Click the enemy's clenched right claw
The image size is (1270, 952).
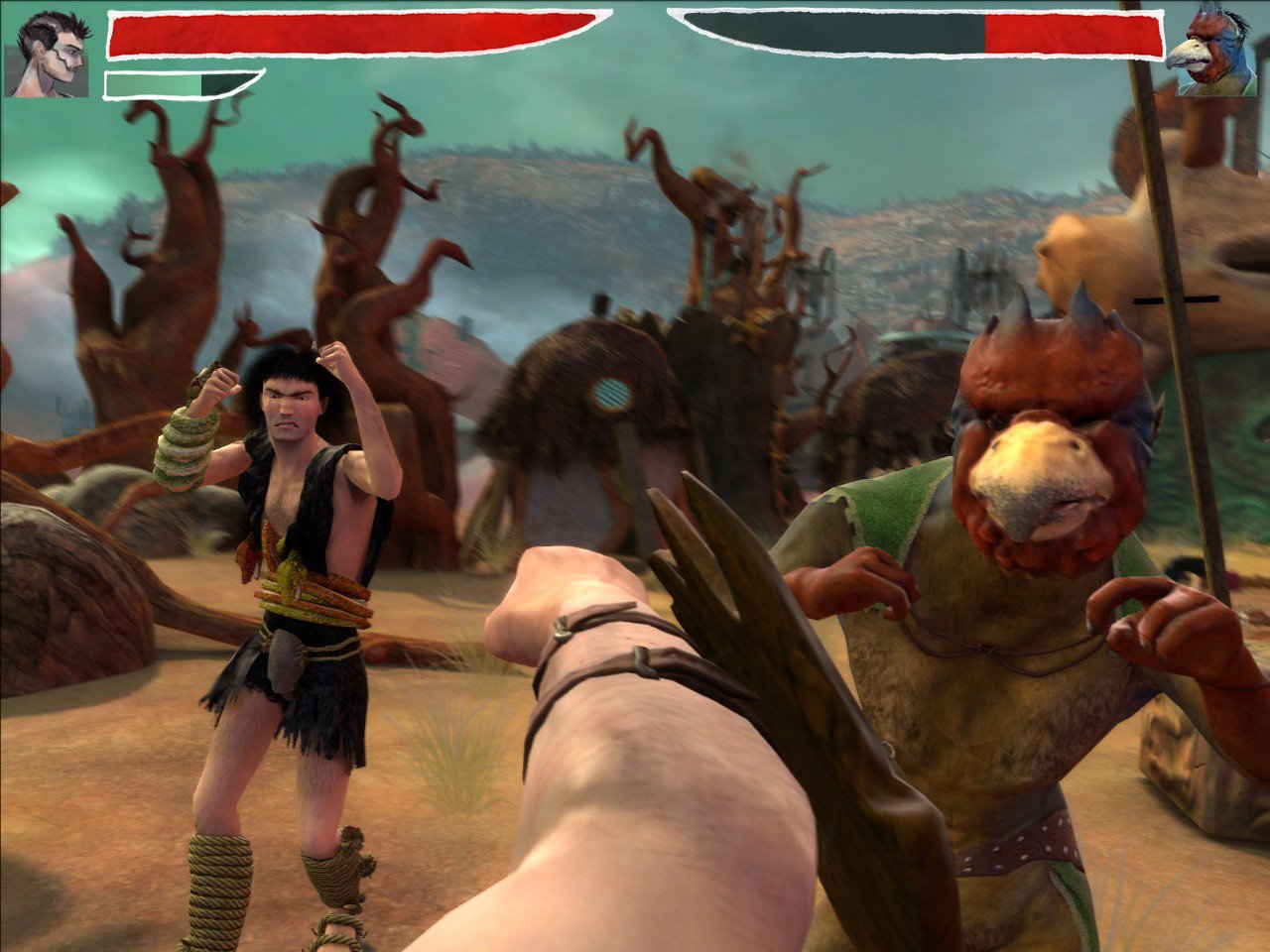coord(1151,615)
